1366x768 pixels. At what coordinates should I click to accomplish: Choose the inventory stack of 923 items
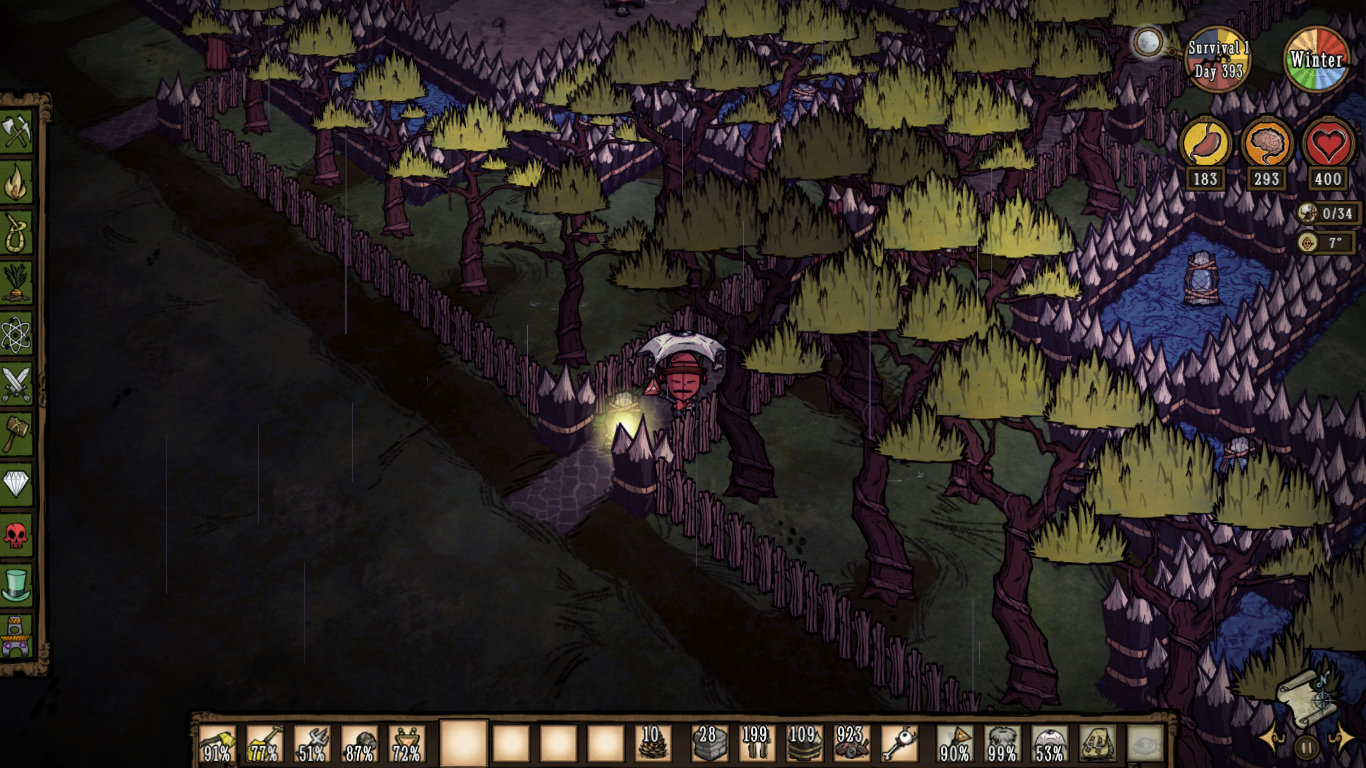point(852,744)
